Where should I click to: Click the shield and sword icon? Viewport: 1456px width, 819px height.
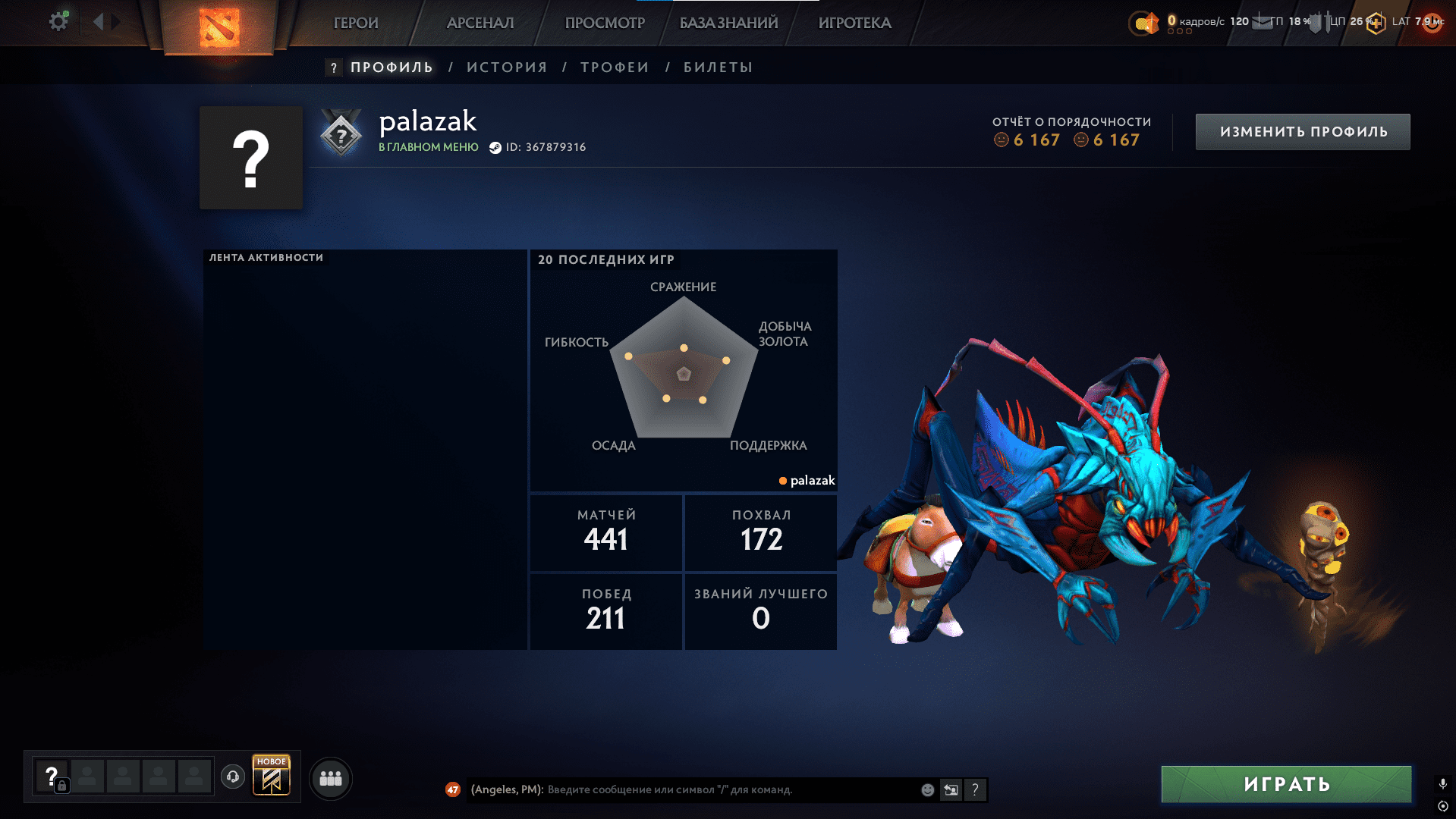[x=1321, y=22]
